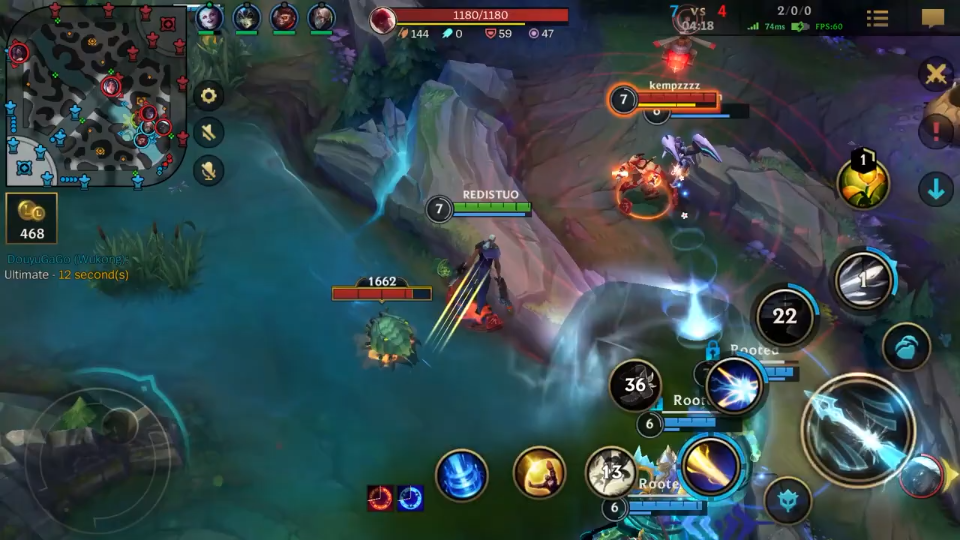Fire the main spear attack button

tap(857, 428)
